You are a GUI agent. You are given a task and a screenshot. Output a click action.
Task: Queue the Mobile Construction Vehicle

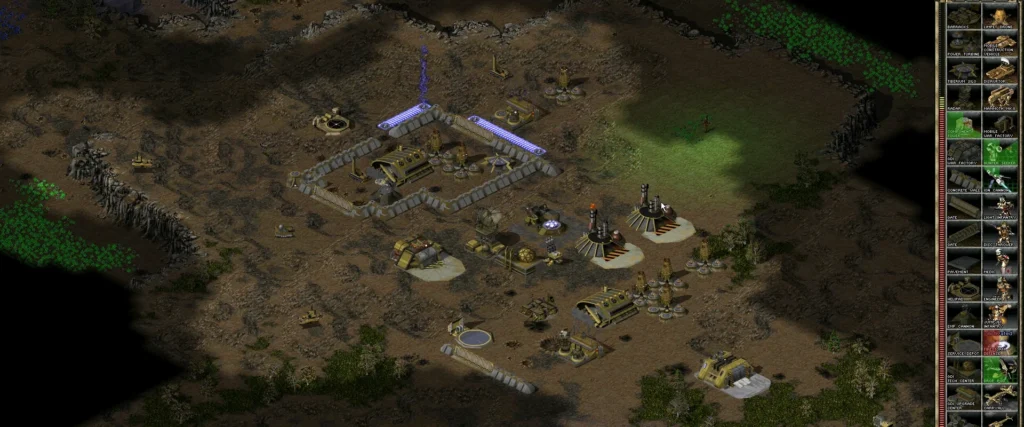(x=1000, y=43)
